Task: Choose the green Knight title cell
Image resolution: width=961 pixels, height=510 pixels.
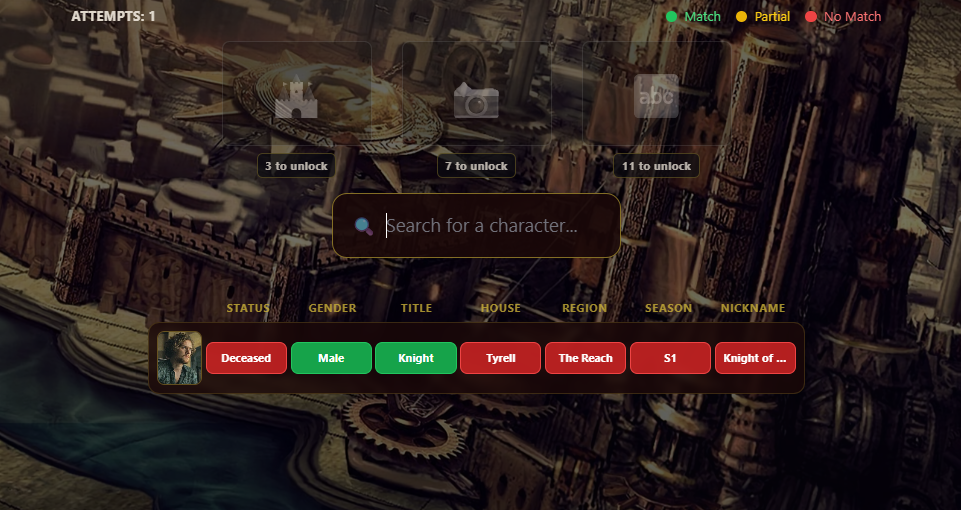Action: (x=416, y=358)
